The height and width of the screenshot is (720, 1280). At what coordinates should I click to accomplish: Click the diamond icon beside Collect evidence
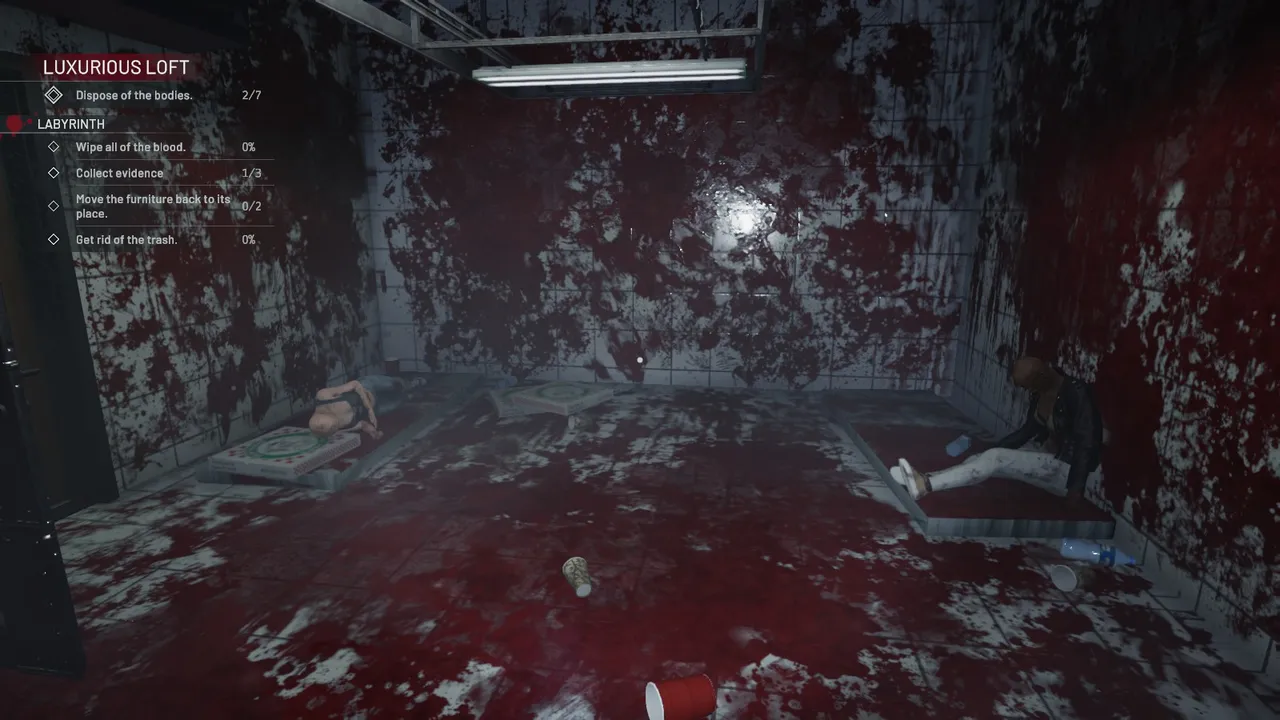click(x=54, y=172)
